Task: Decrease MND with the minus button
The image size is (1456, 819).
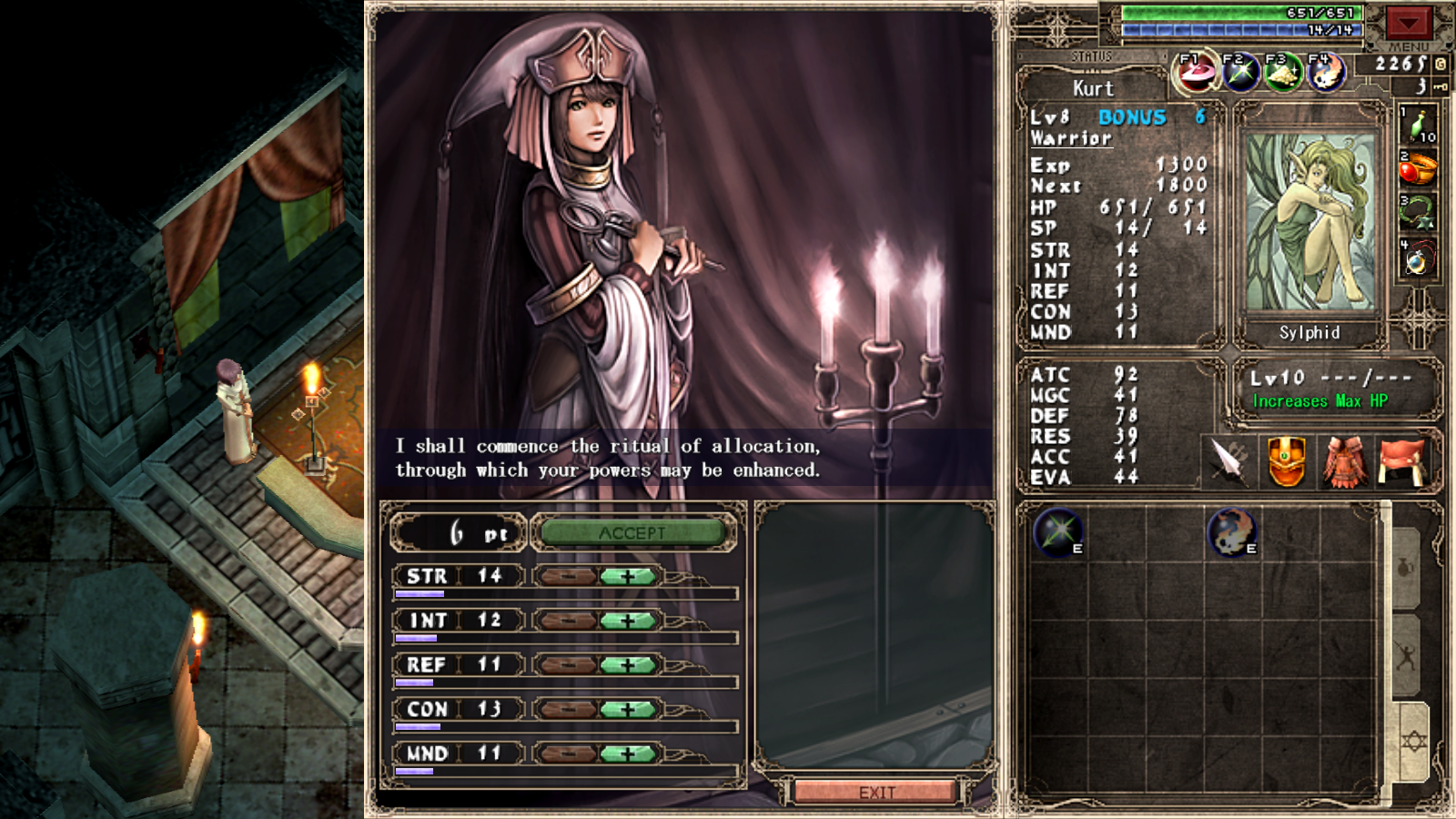Action: click(x=568, y=753)
